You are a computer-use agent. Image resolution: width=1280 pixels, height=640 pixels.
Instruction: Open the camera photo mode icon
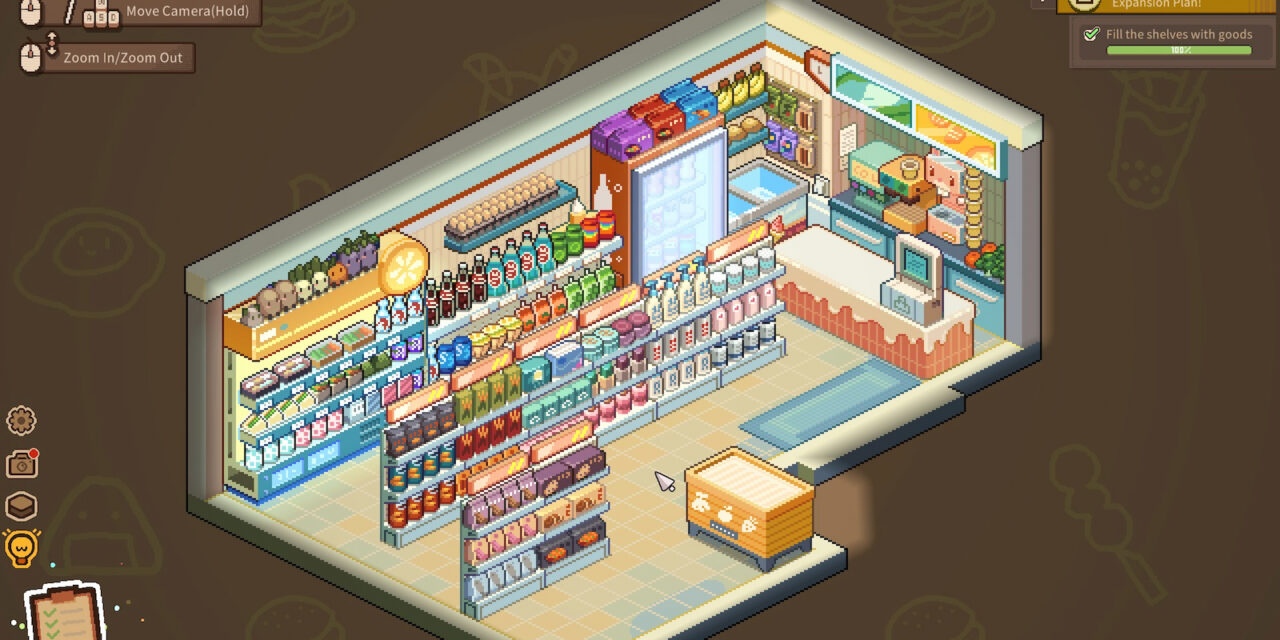point(21,464)
